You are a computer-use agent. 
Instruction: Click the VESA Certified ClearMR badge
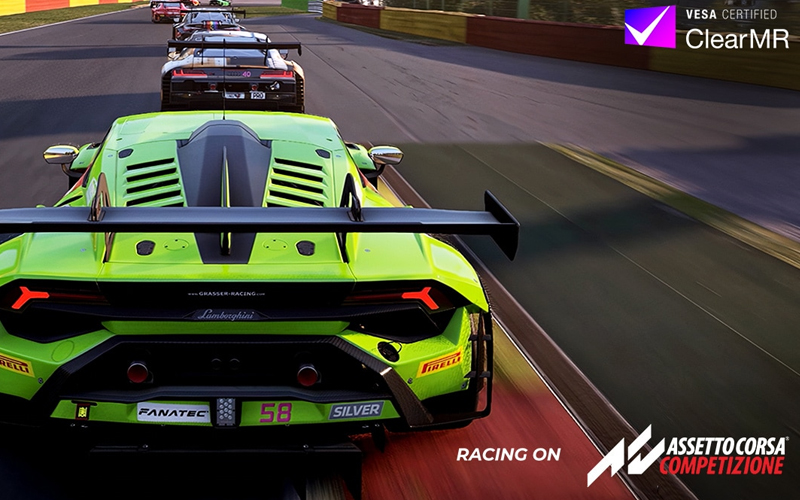pyautogui.click(x=705, y=28)
